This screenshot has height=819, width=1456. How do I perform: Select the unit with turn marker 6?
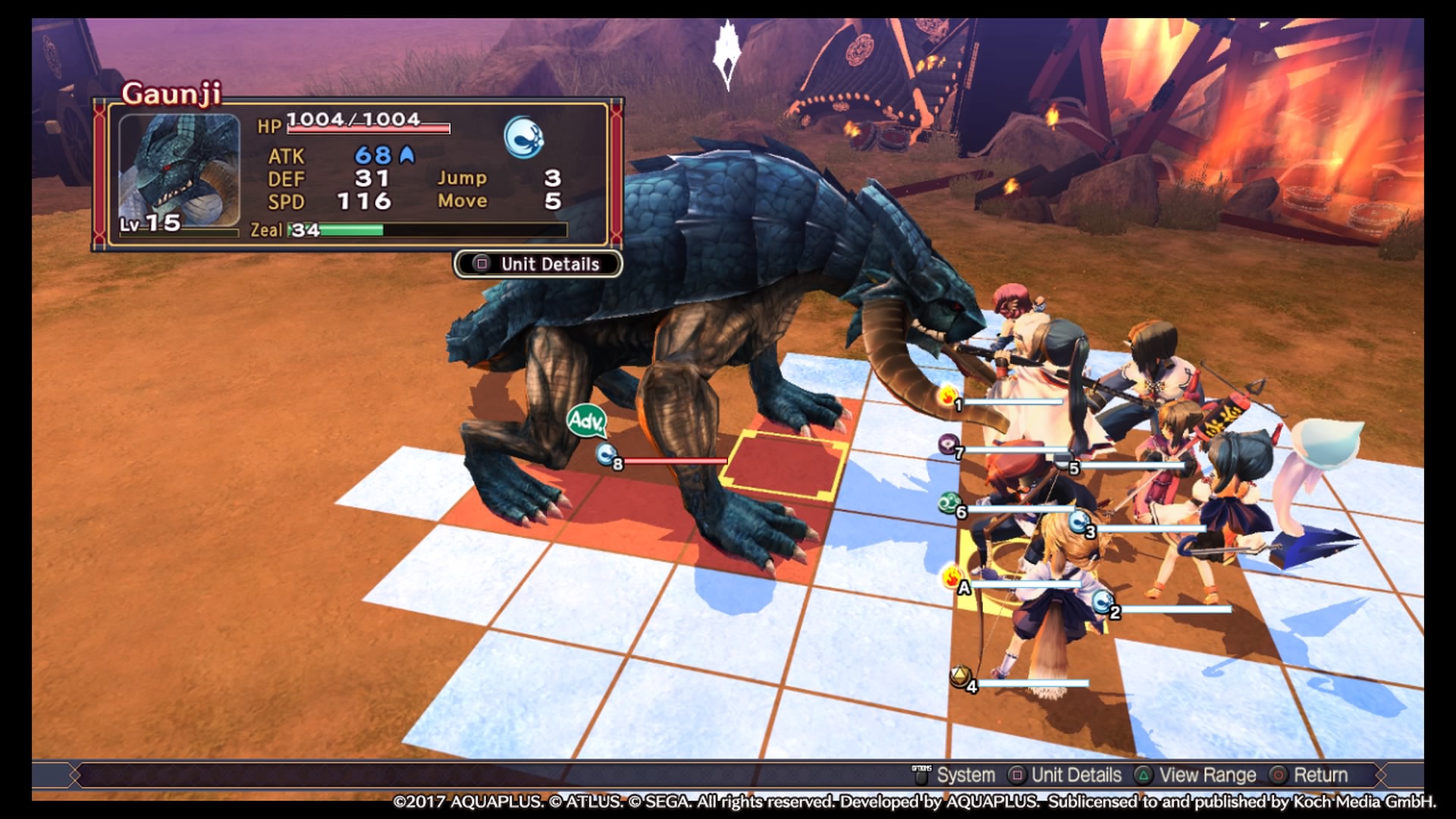(x=952, y=506)
